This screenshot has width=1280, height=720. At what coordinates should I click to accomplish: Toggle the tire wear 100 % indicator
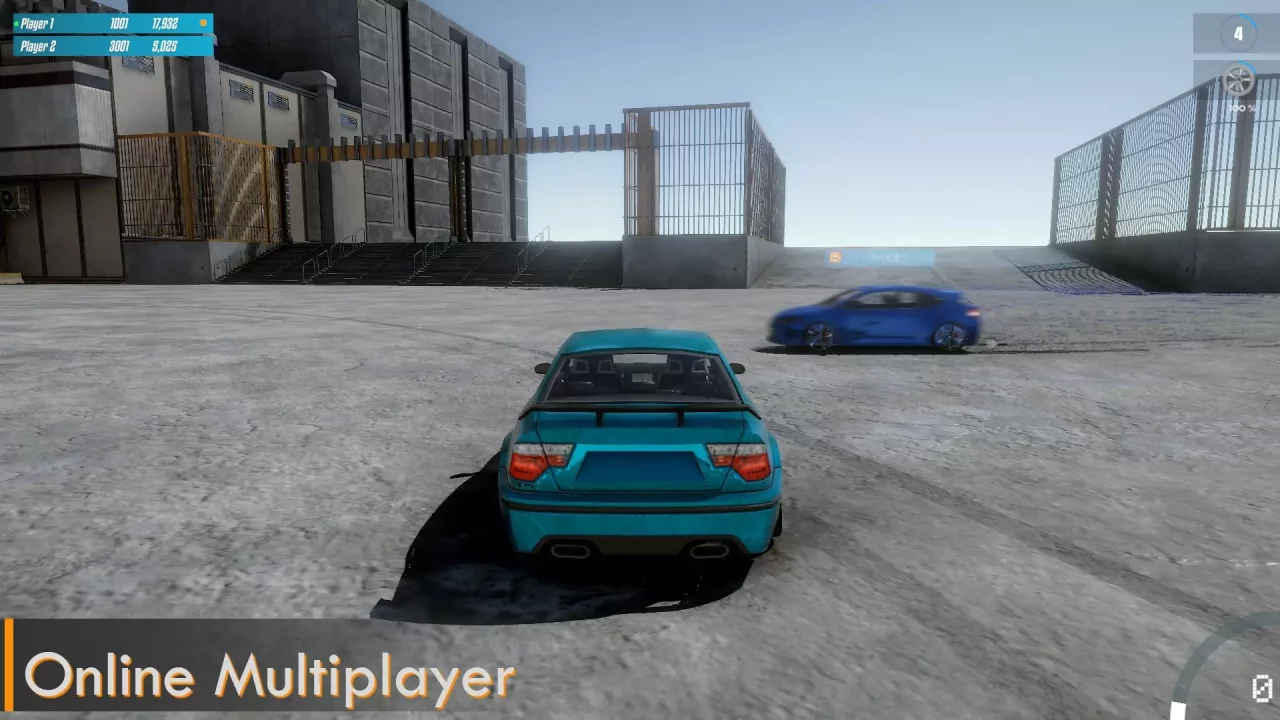pyautogui.click(x=1243, y=106)
